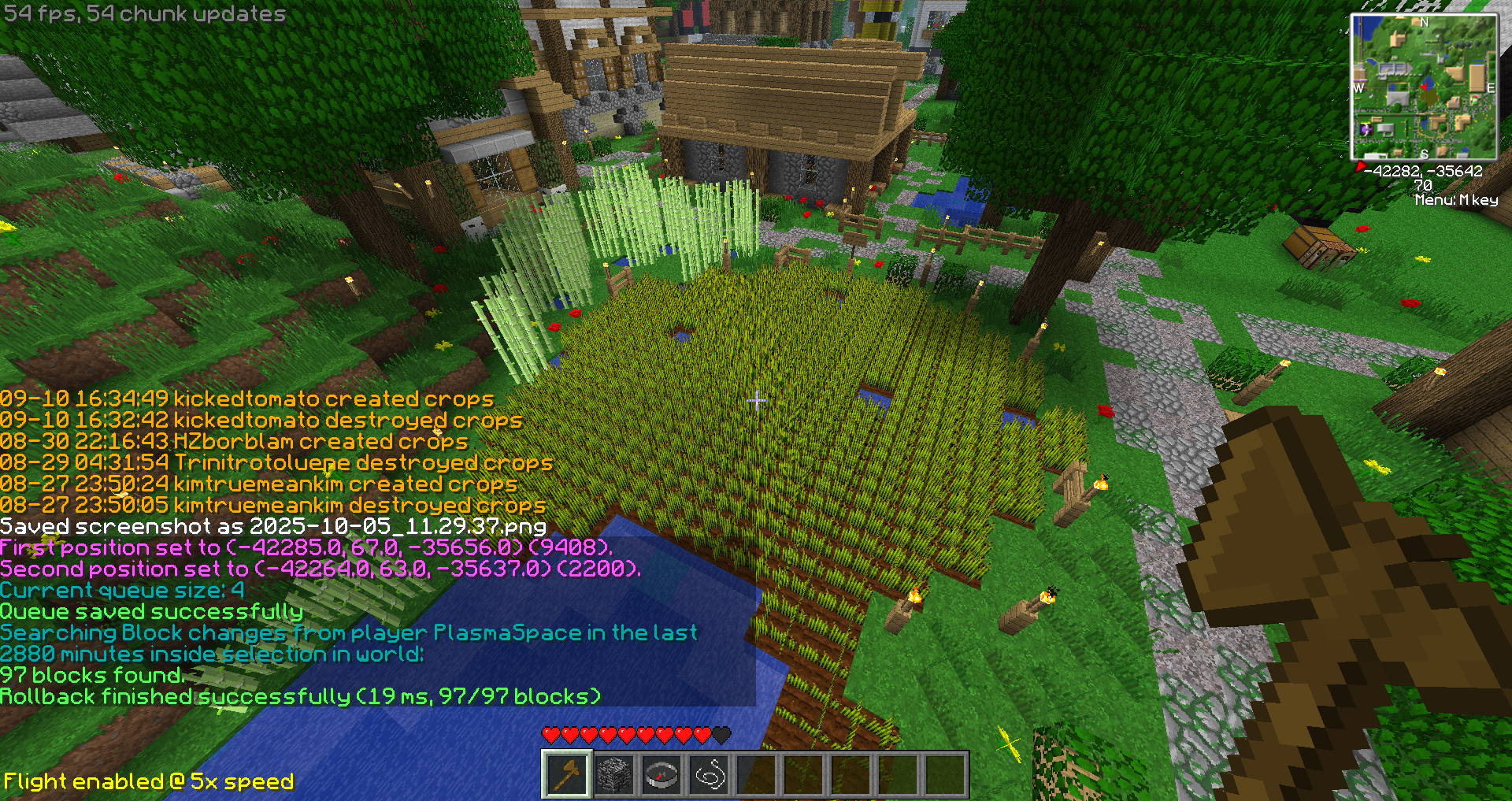Click the minimap in the corner

(x=1424, y=87)
